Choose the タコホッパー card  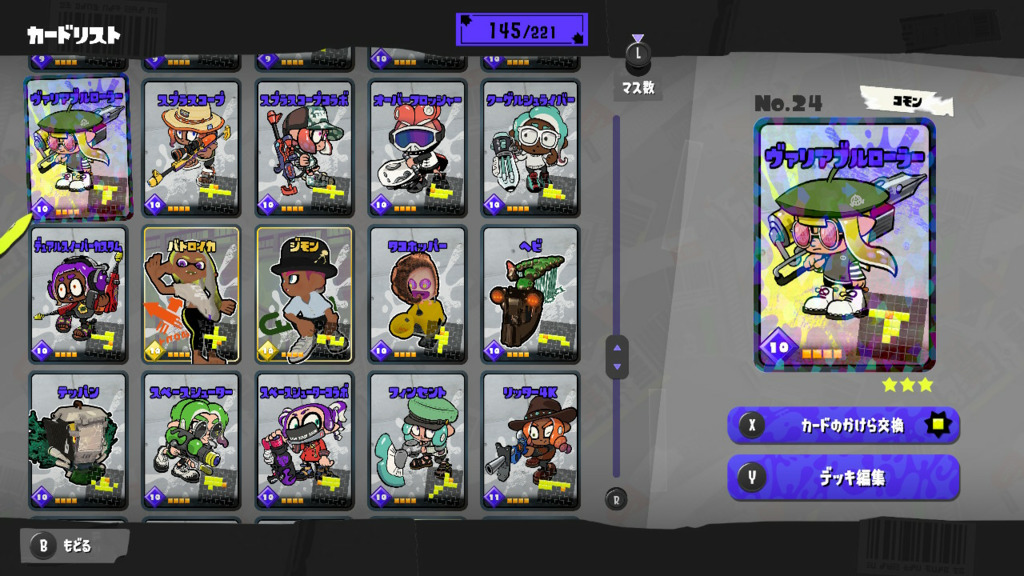(x=418, y=294)
